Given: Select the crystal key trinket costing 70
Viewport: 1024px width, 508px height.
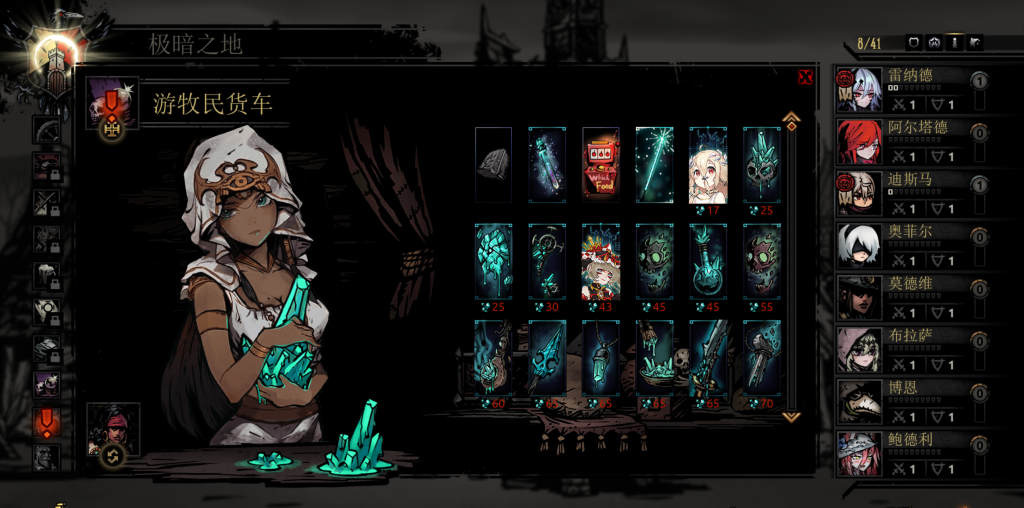Looking at the screenshot, I should tap(762, 357).
